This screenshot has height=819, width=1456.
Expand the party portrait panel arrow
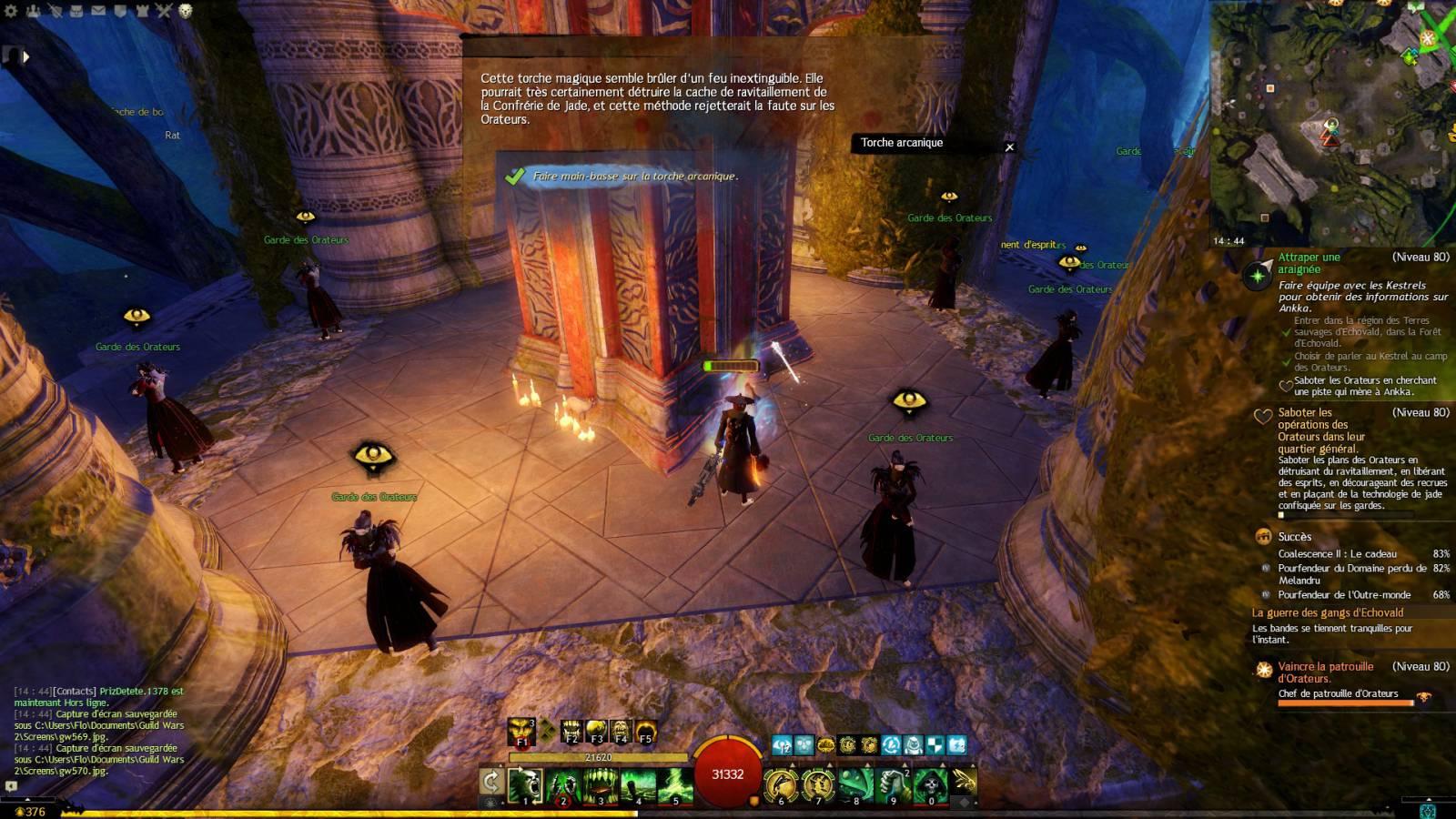(x=25, y=56)
